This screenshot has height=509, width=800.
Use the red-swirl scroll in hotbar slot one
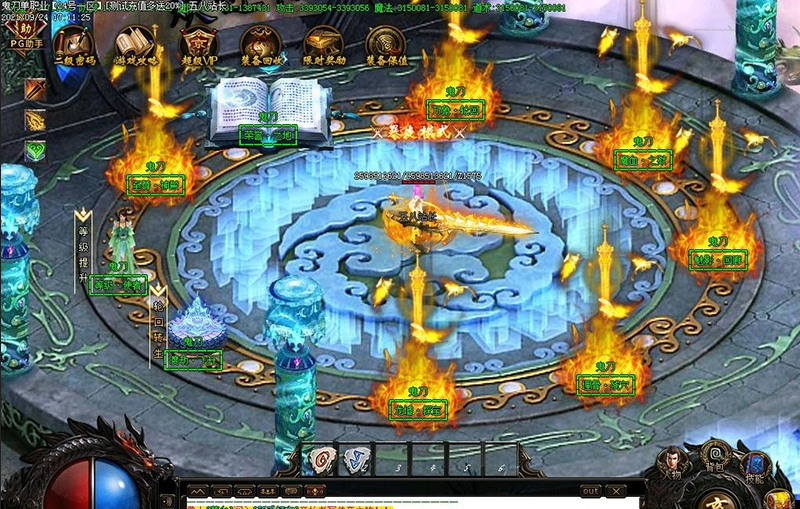coord(318,459)
